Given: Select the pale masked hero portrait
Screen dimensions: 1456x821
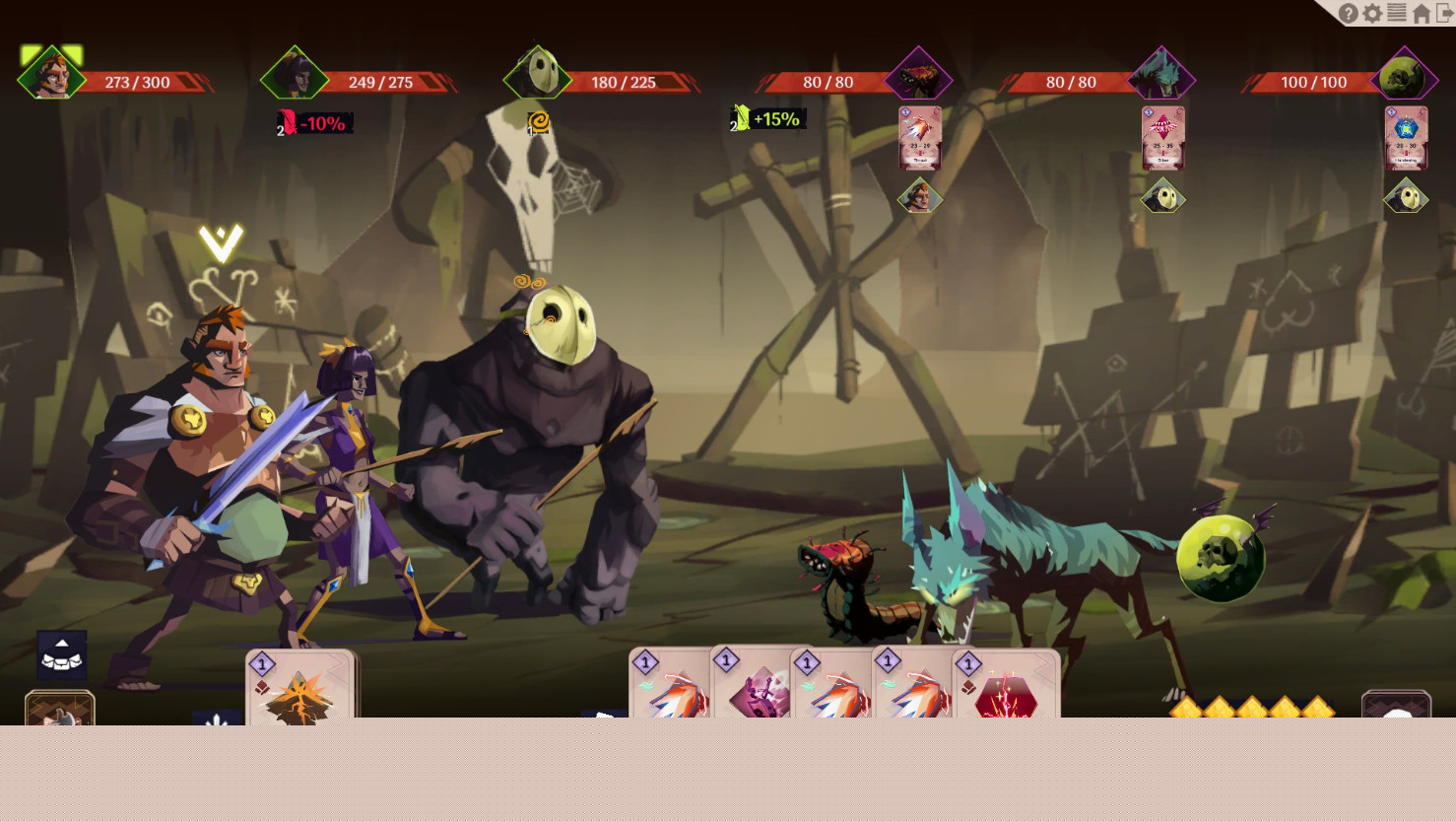Looking at the screenshot, I should pos(538,75).
